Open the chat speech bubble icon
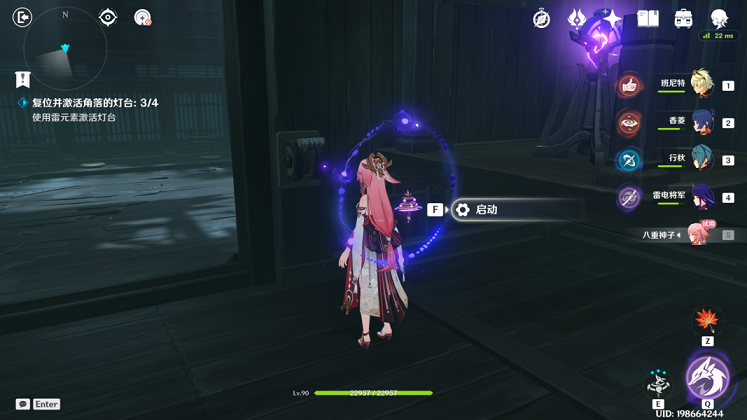This screenshot has height=420, width=747. click(x=23, y=404)
